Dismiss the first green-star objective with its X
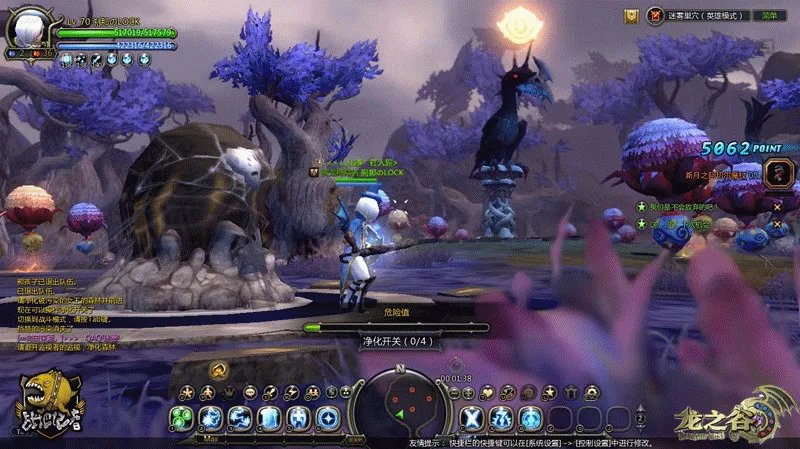Image resolution: width=800 pixels, height=449 pixels. click(x=777, y=206)
